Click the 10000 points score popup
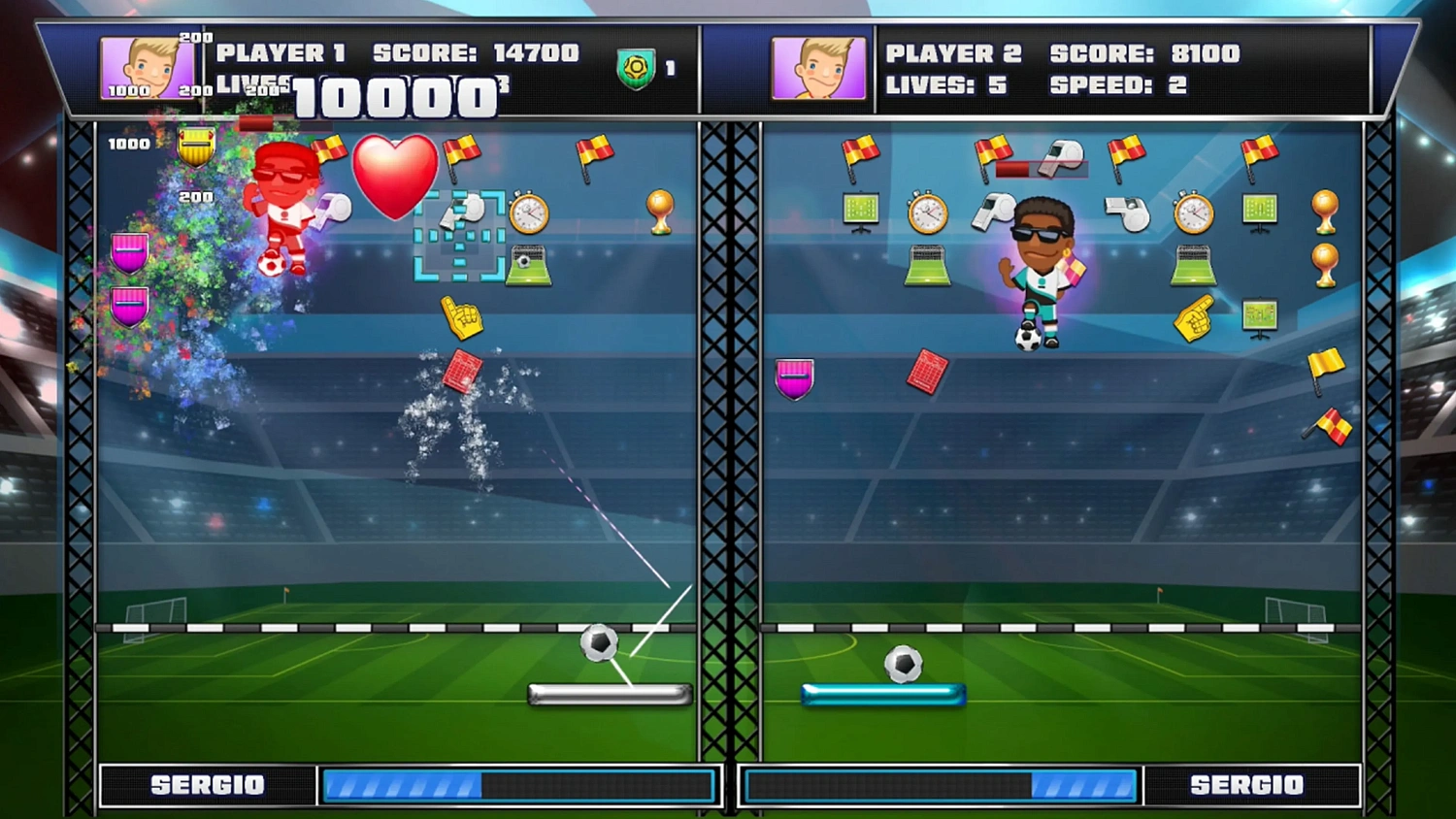Screen dimensions: 1456x819 click(398, 97)
